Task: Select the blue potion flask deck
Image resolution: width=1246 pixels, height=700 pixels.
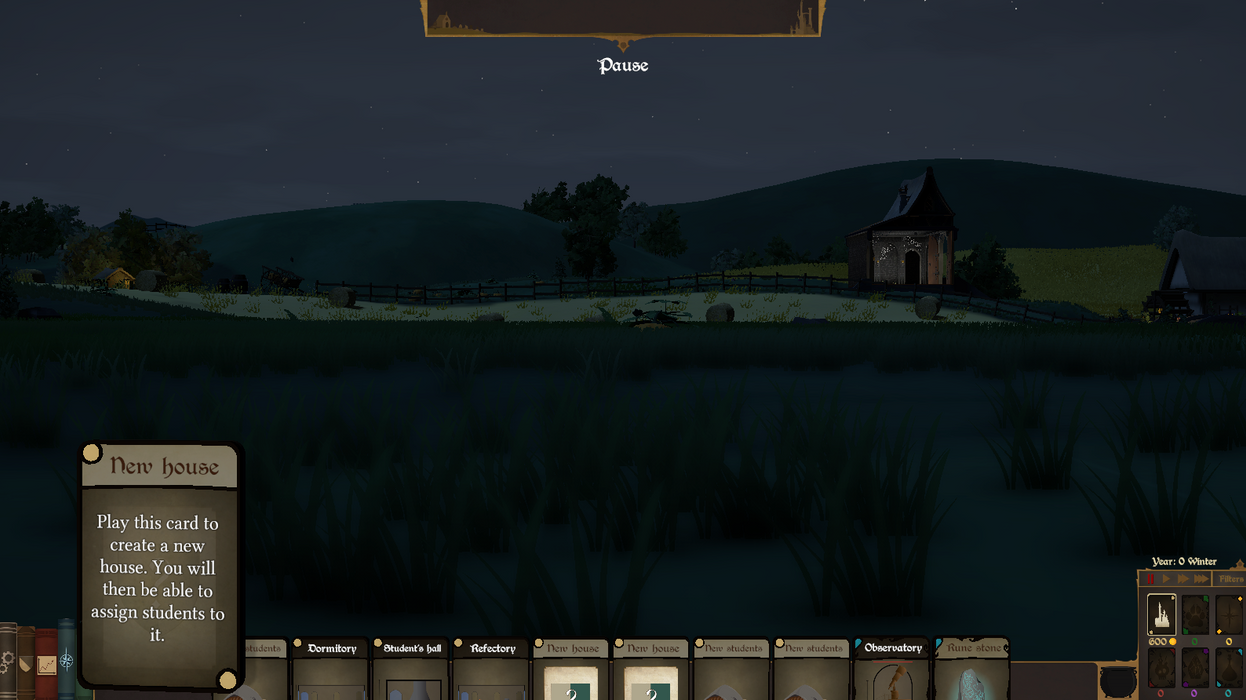Action: [1229, 666]
